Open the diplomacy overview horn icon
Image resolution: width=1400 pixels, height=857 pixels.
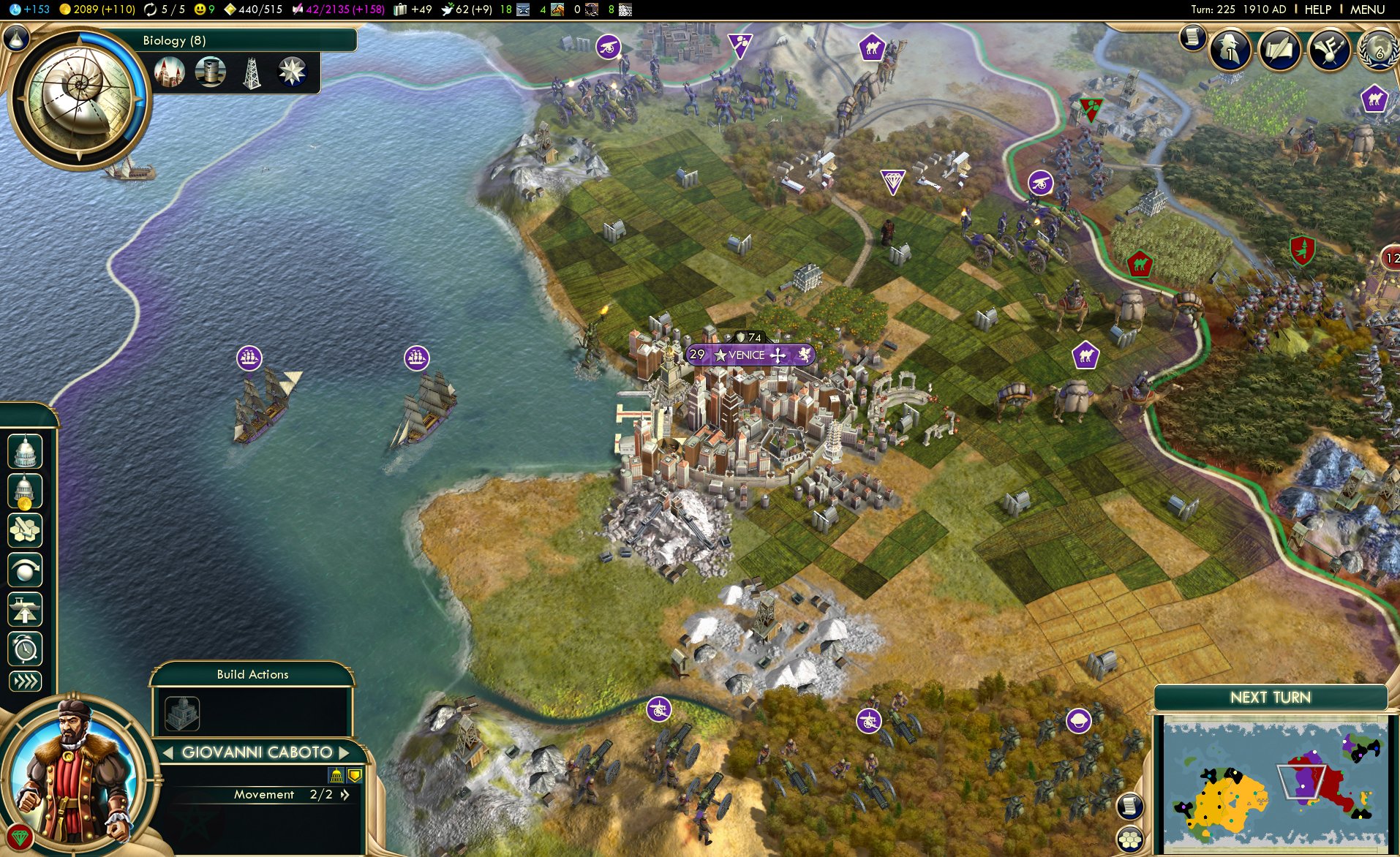pos(1329,50)
